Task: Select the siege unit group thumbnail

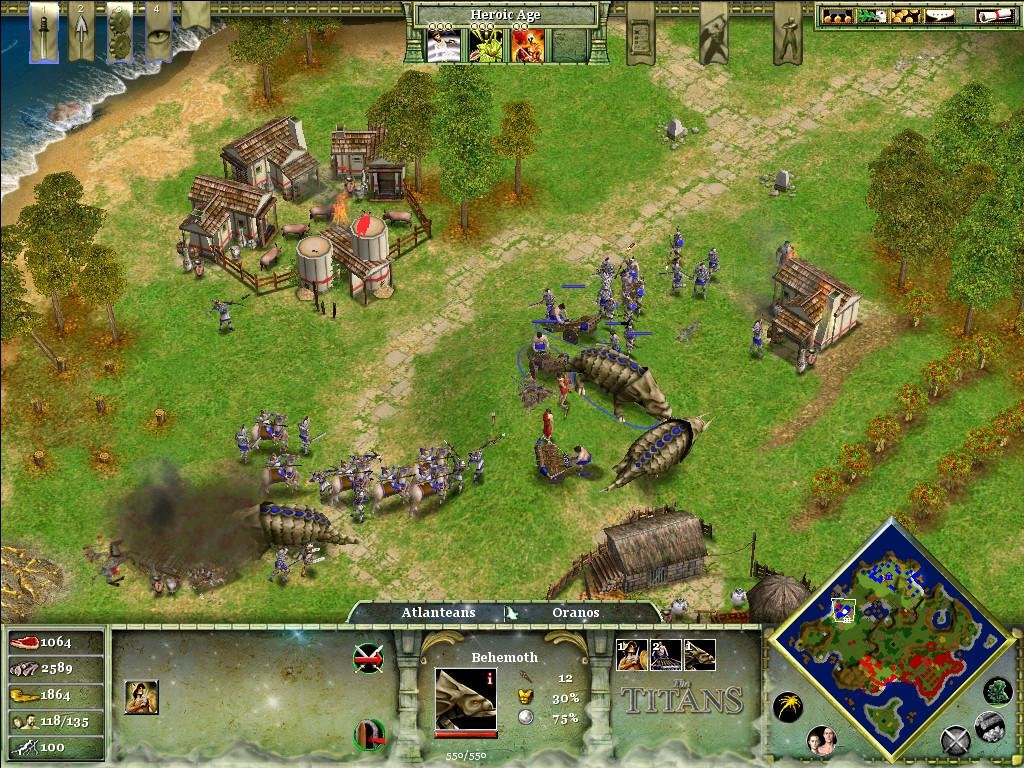Action: (665, 655)
